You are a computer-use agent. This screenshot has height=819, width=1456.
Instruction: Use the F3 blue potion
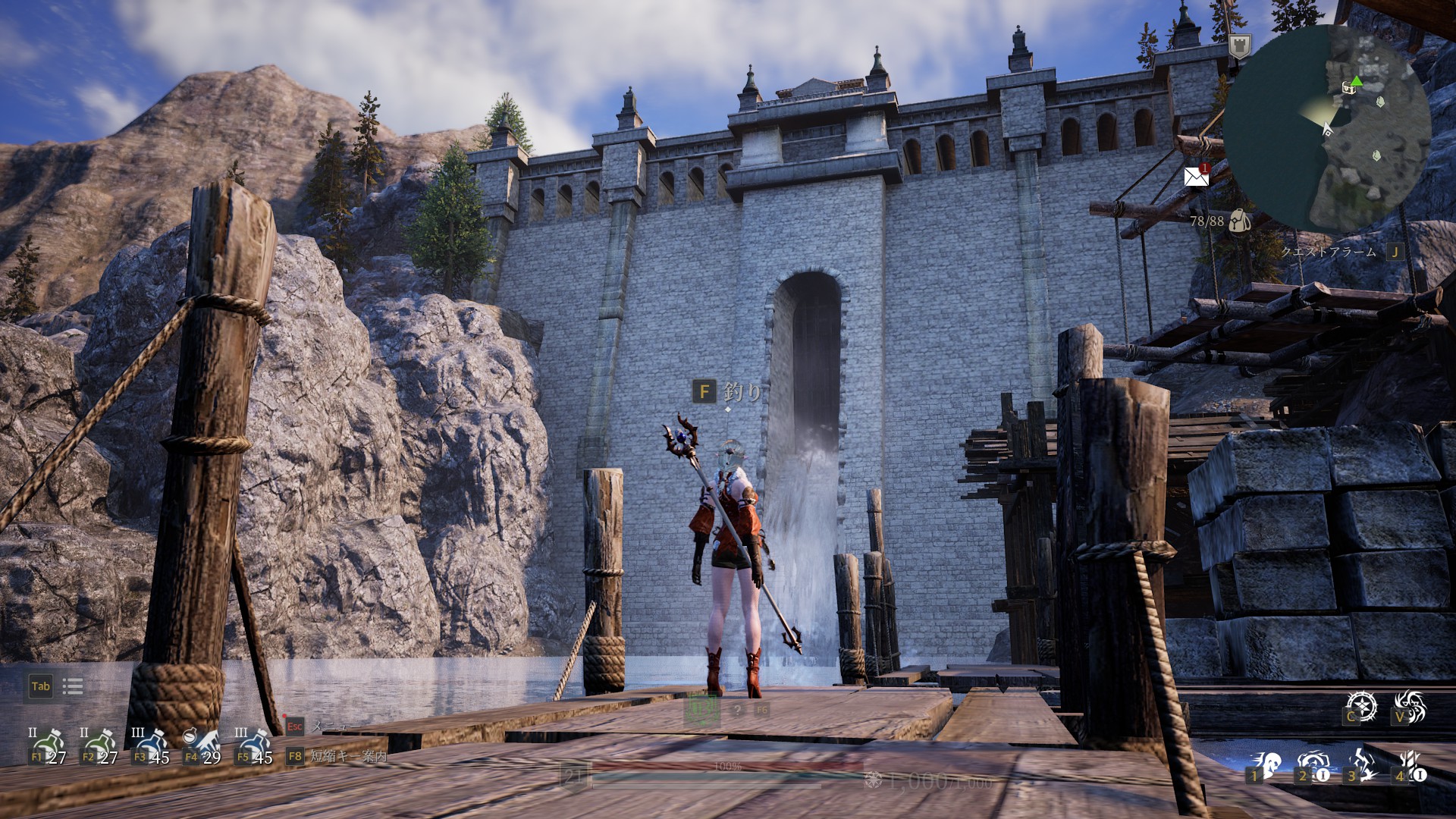(x=152, y=746)
